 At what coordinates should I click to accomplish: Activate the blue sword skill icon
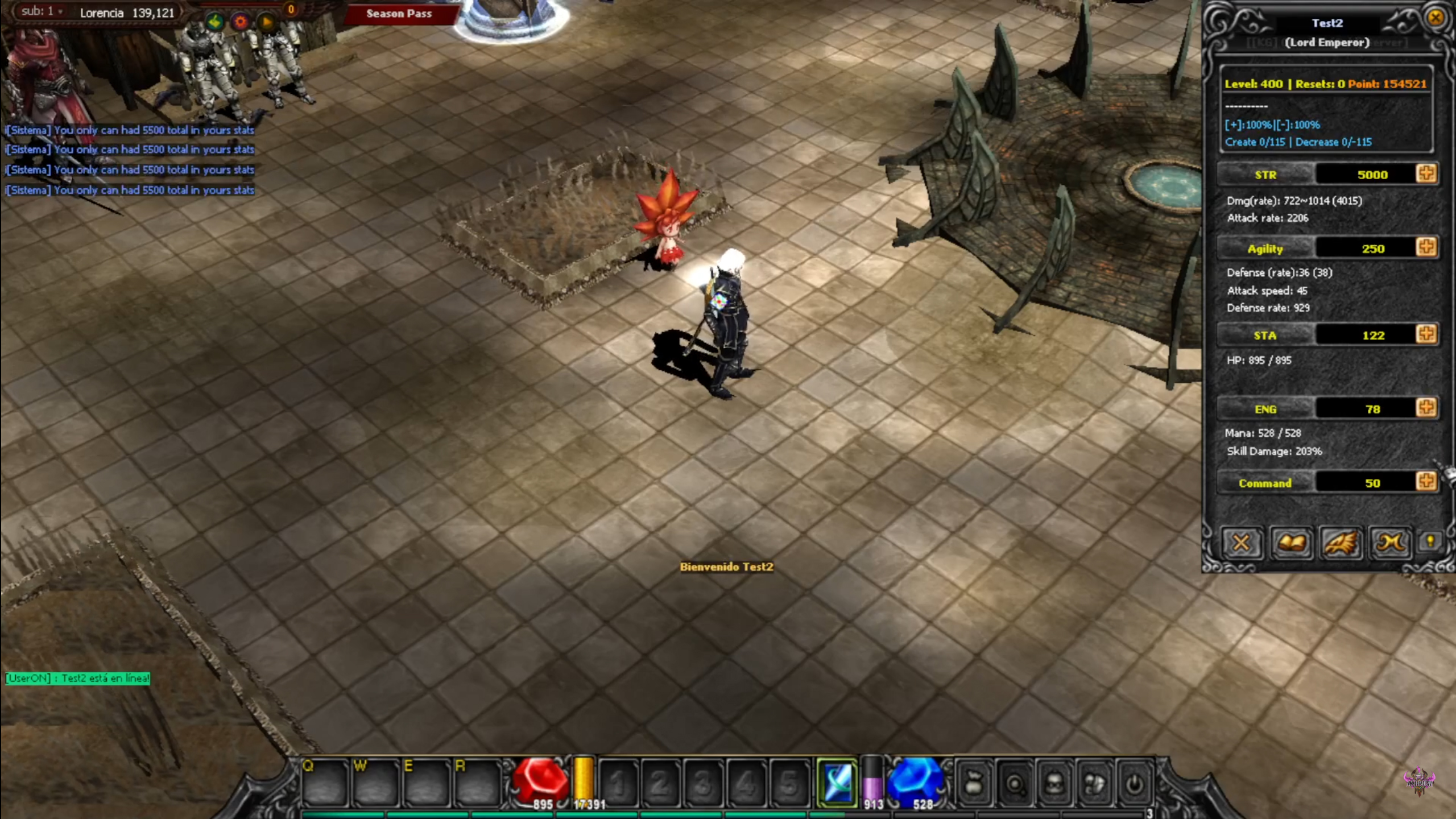tap(837, 783)
